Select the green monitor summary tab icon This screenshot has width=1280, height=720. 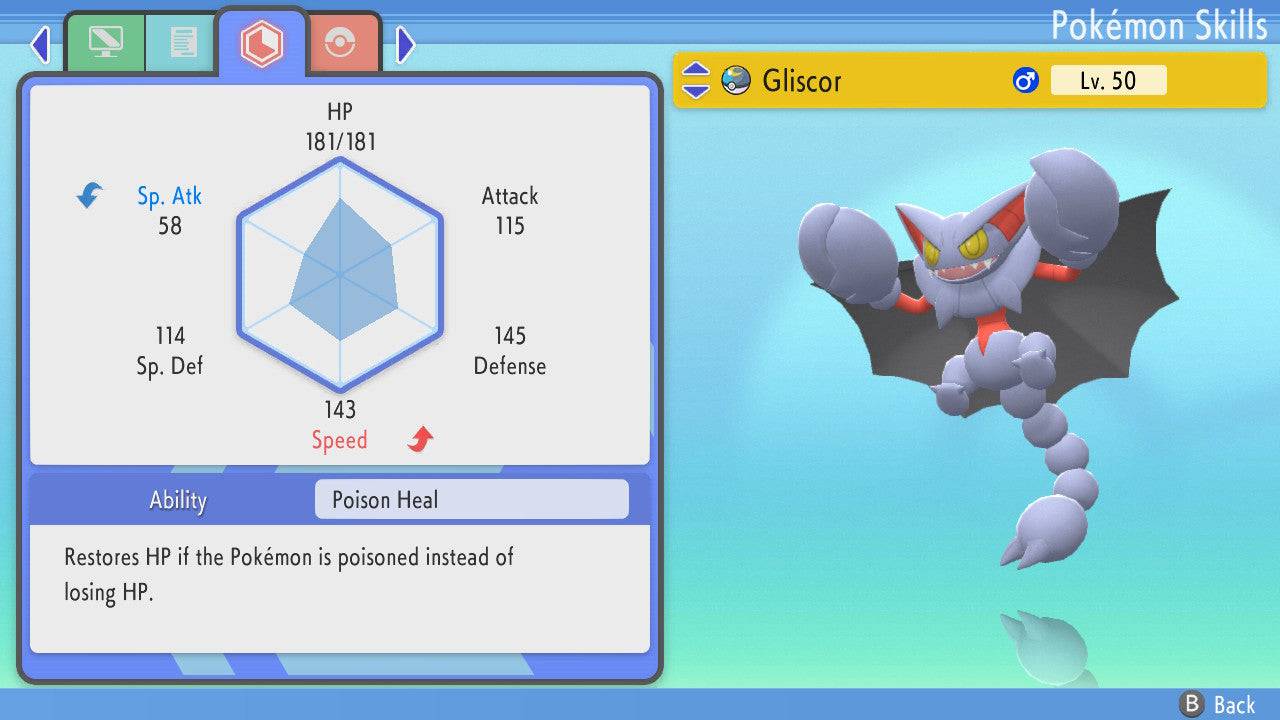[x=105, y=42]
